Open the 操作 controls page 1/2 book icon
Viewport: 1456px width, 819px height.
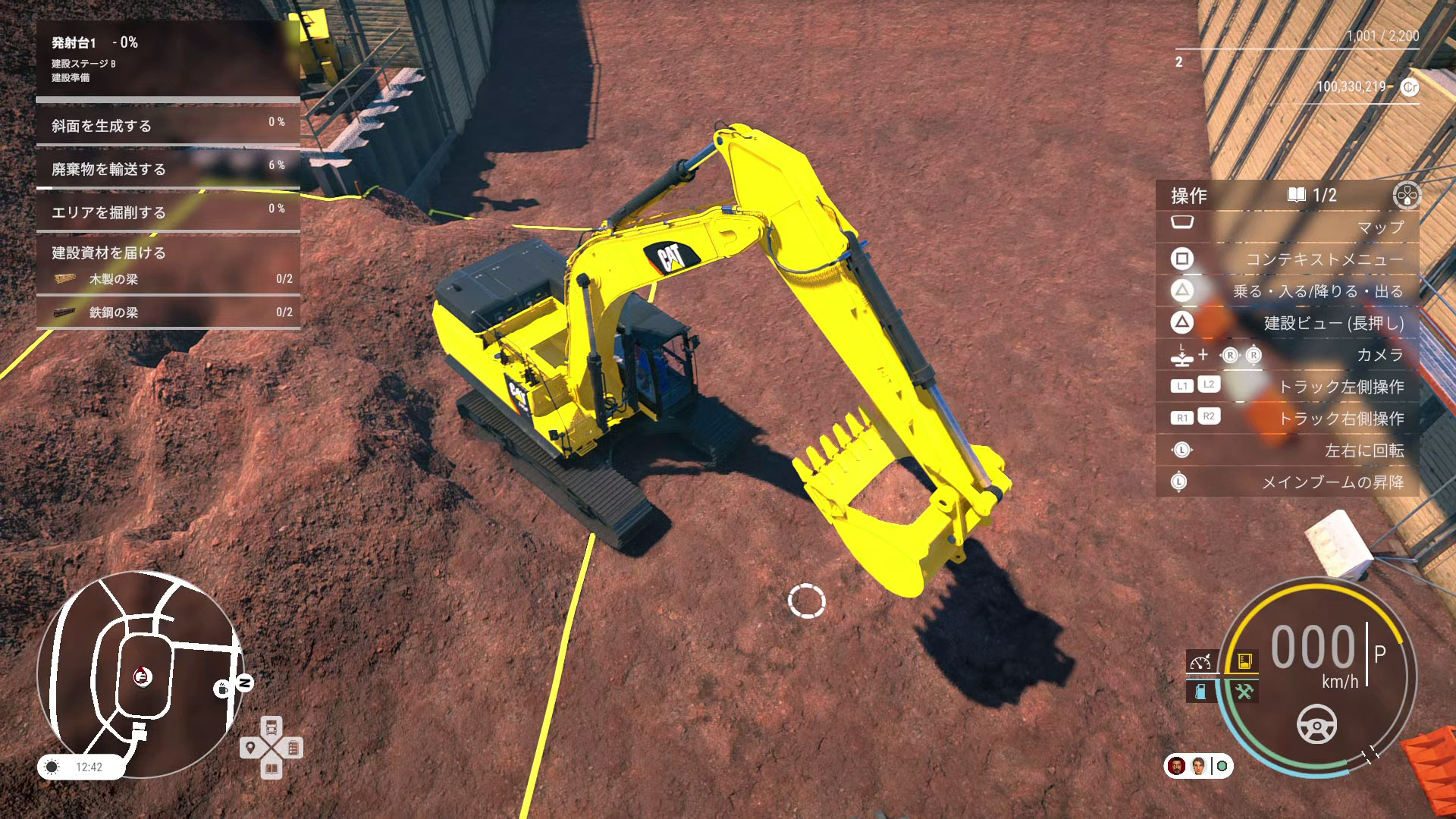pyautogui.click(x=1296, y=196)
